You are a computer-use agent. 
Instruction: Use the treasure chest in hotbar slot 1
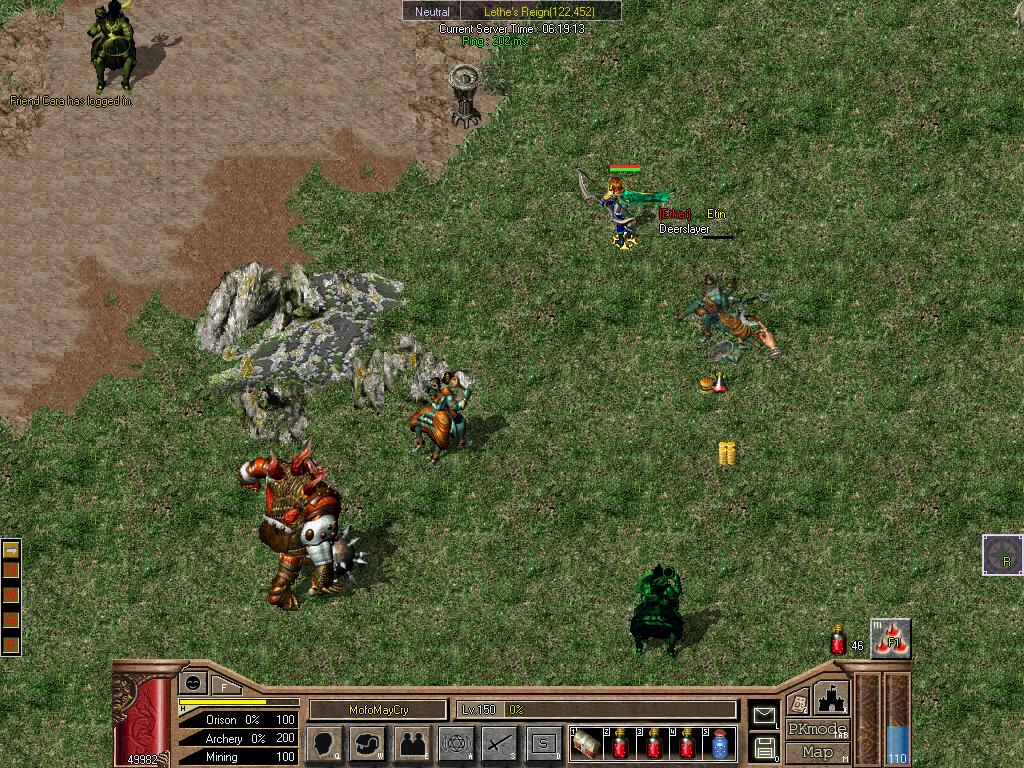pos(587,744)
